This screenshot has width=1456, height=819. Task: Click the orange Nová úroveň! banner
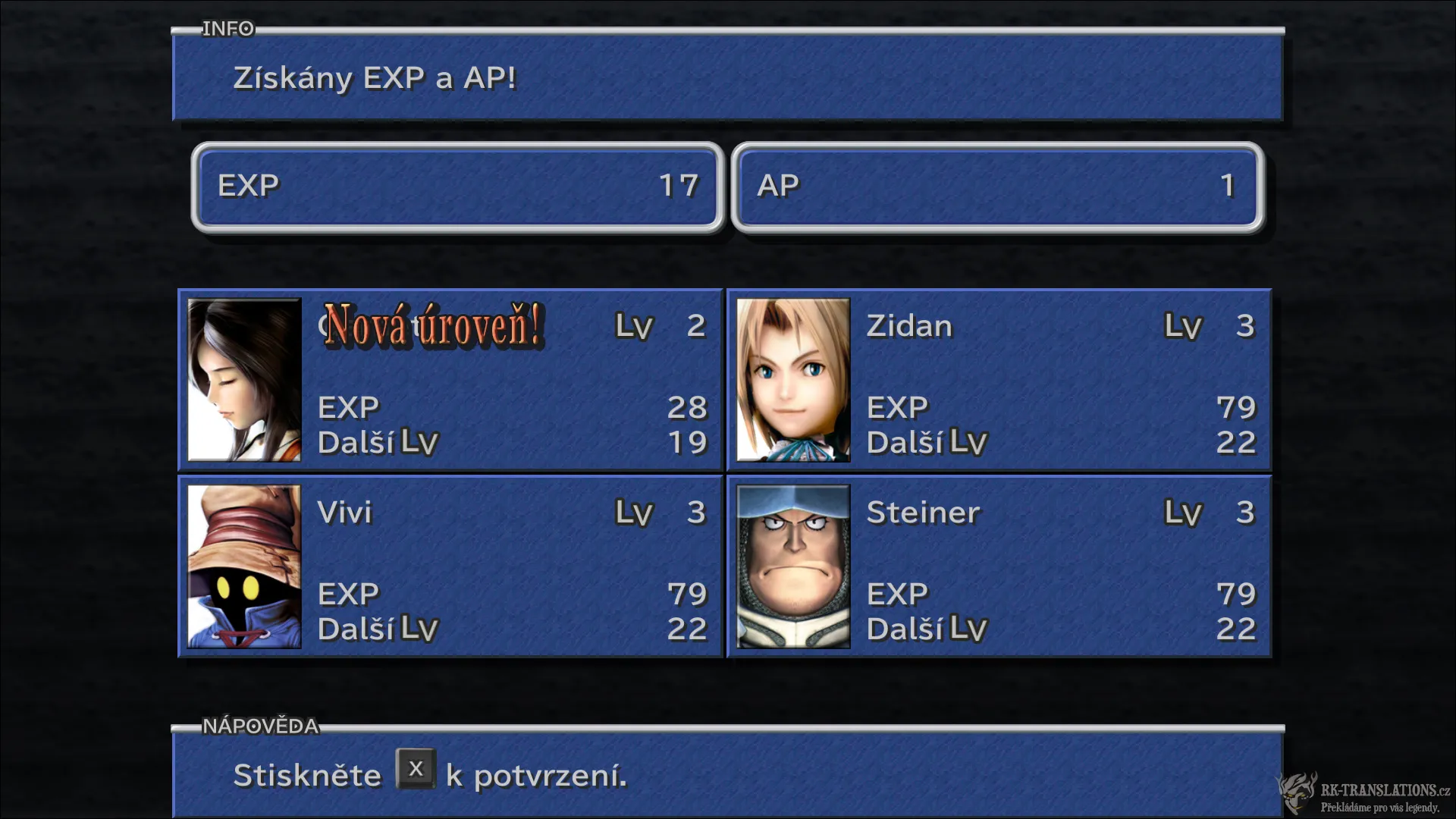[435, 328]
